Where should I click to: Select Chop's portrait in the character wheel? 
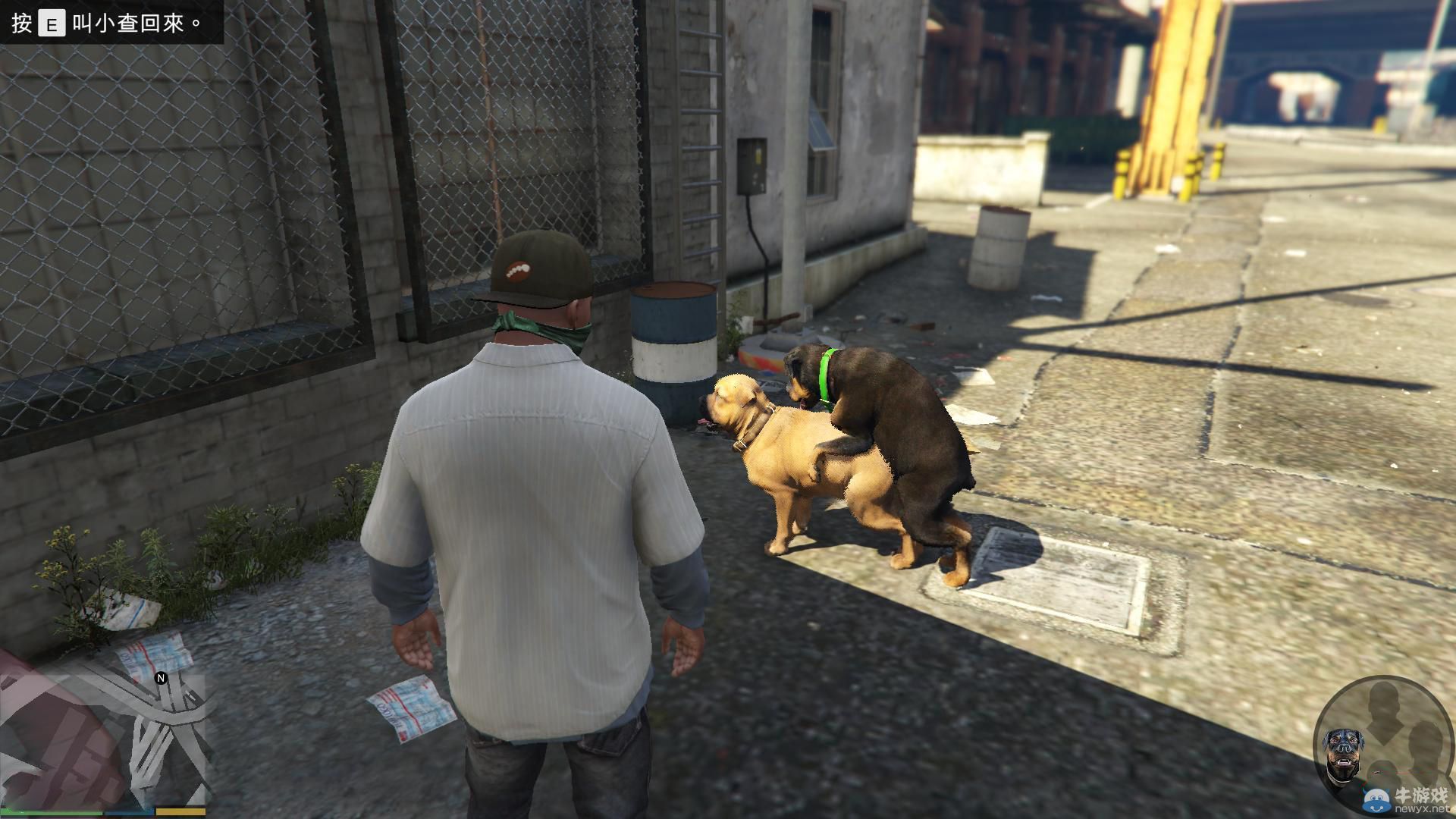pos(1344,748)
